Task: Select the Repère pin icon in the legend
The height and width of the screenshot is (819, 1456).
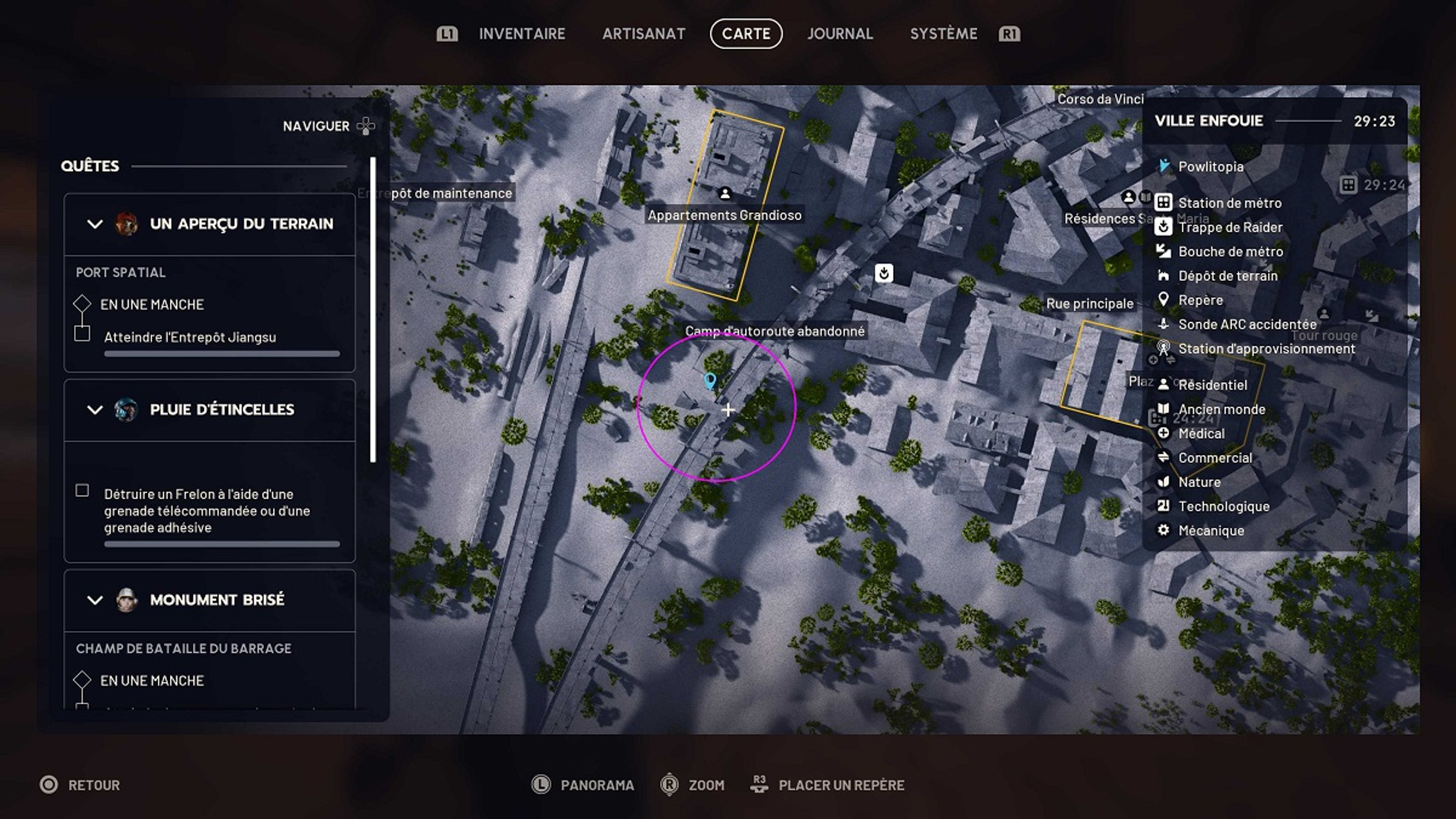Action: point(1163,300)
